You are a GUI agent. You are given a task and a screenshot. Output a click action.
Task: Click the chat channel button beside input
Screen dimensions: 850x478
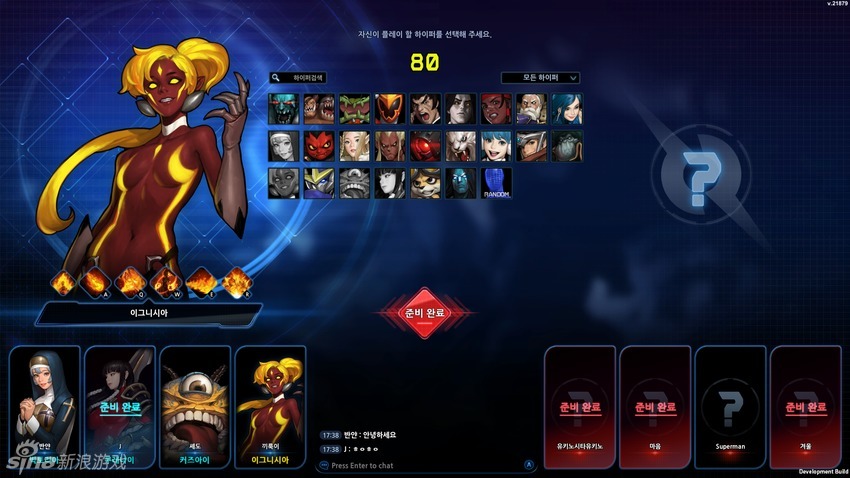[529, 464]
